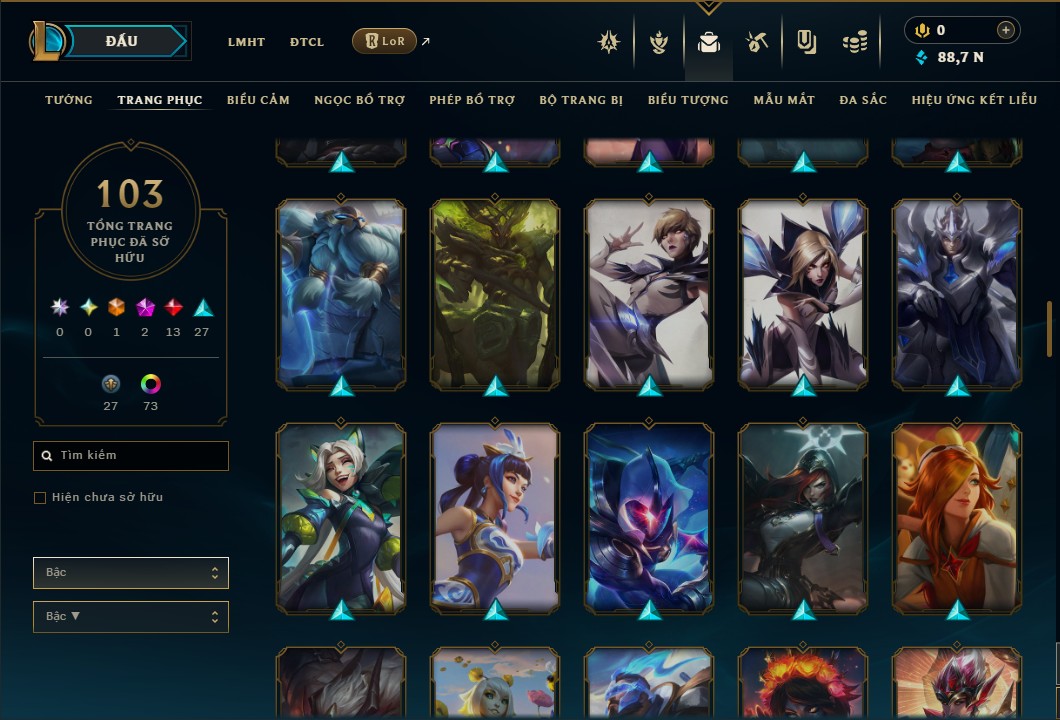
Task: Switch to the BIỂU CẢM tab
Action: point(258,100)
